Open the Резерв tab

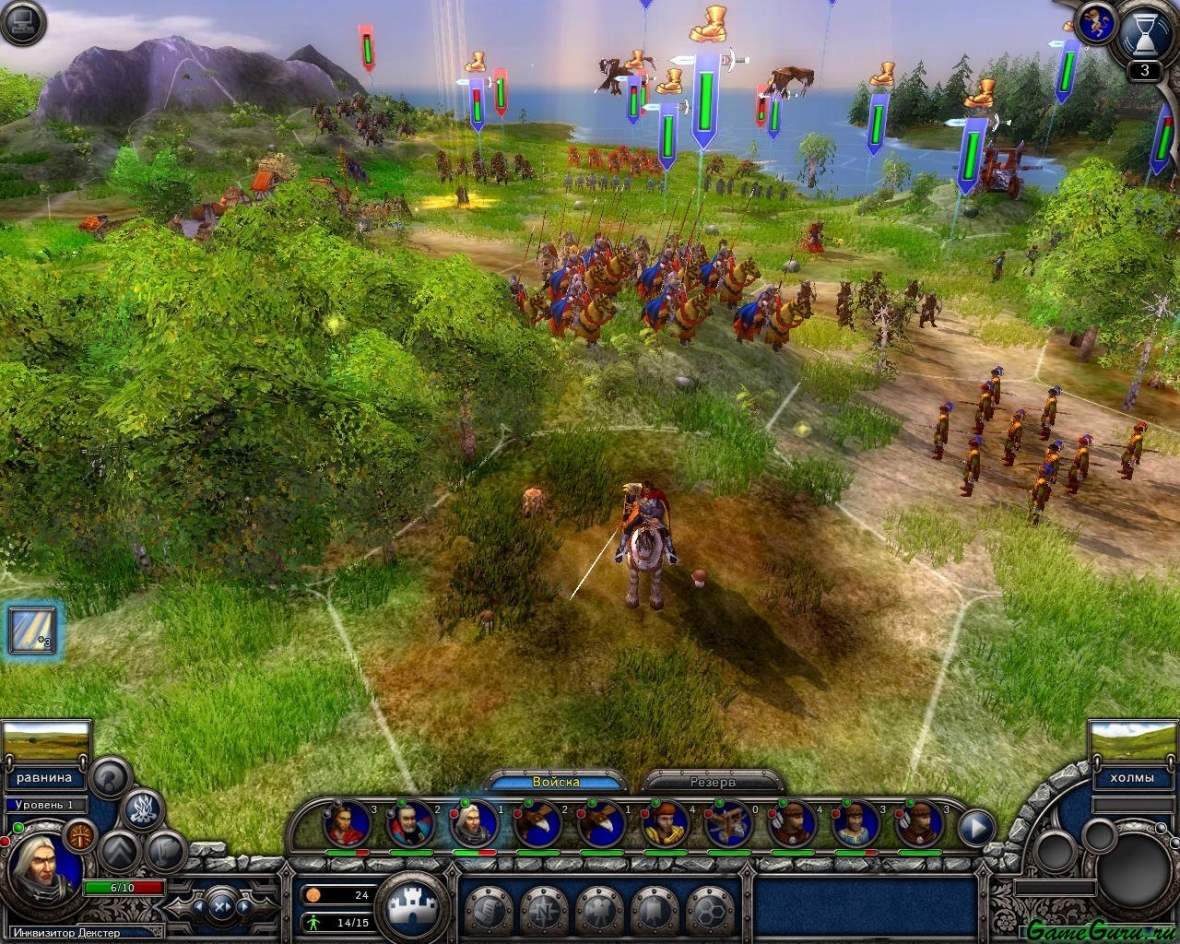pyautogui.click(x=712, y=781)
